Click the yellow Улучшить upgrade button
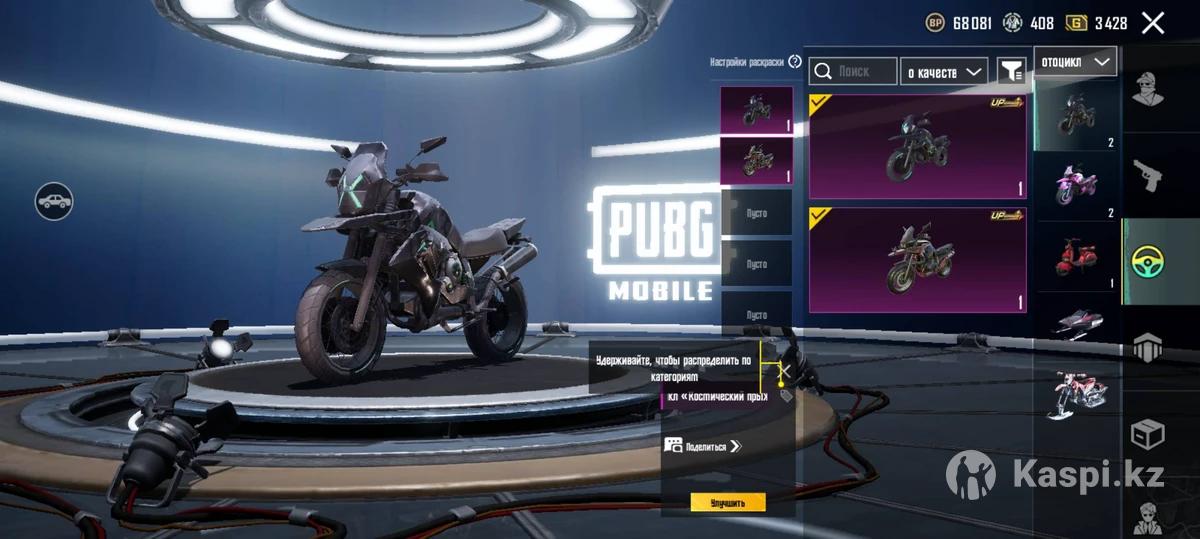This screenshot has height=539, width=1200. 727,502
